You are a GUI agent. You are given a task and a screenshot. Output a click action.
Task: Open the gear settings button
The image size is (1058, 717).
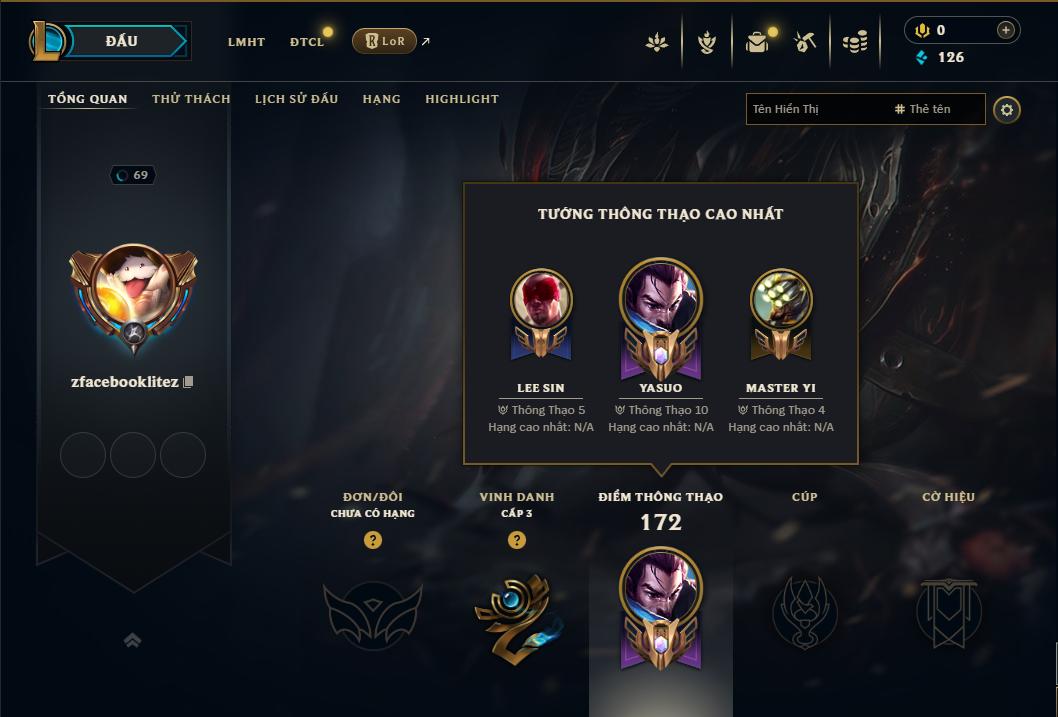1007,109
